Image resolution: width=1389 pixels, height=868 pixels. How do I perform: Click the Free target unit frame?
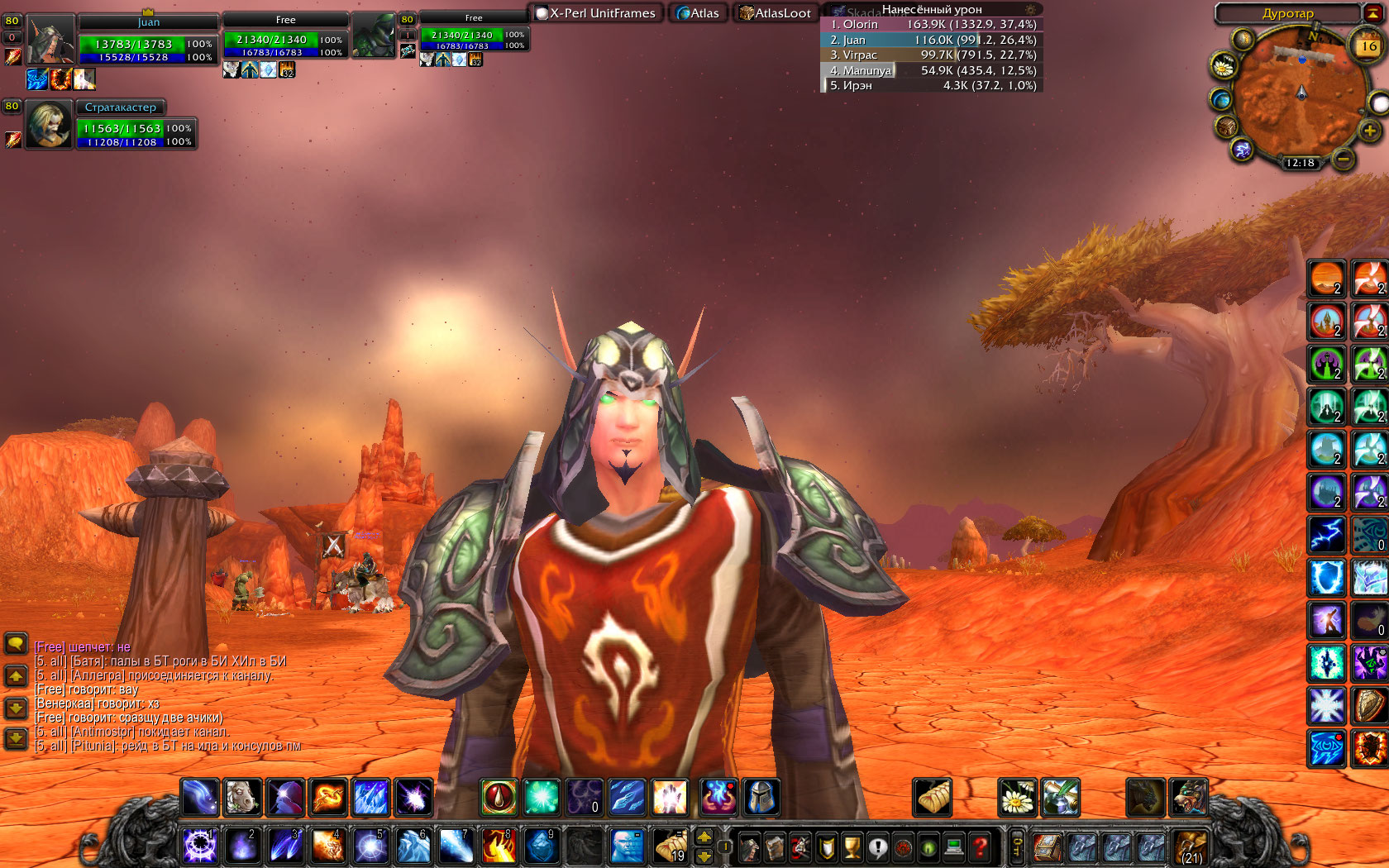click(285, 37)
